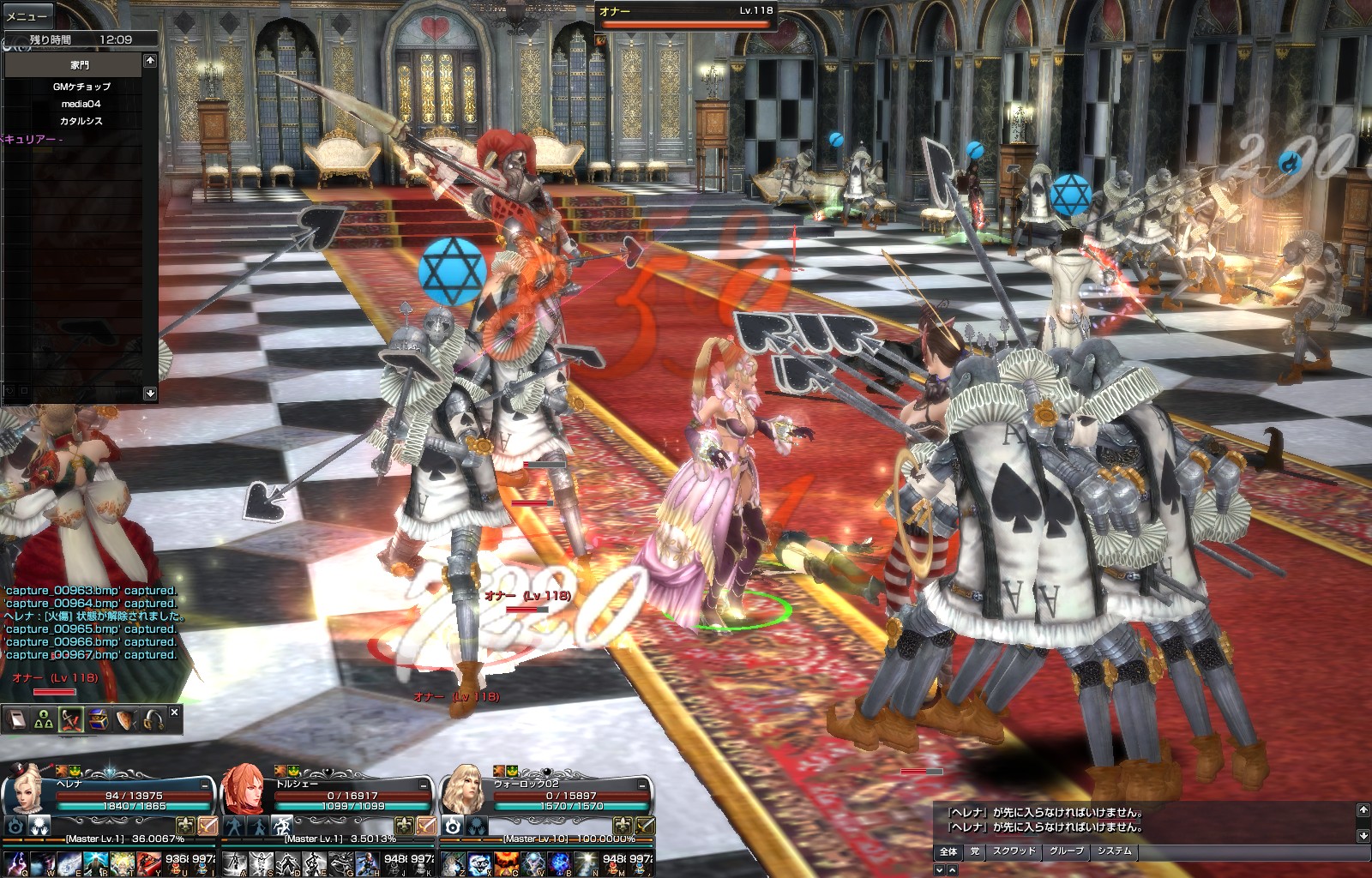1372x878 pixels.
Task: Activate ヘレナ's lightning skill on Q
Action: (15, 863)
